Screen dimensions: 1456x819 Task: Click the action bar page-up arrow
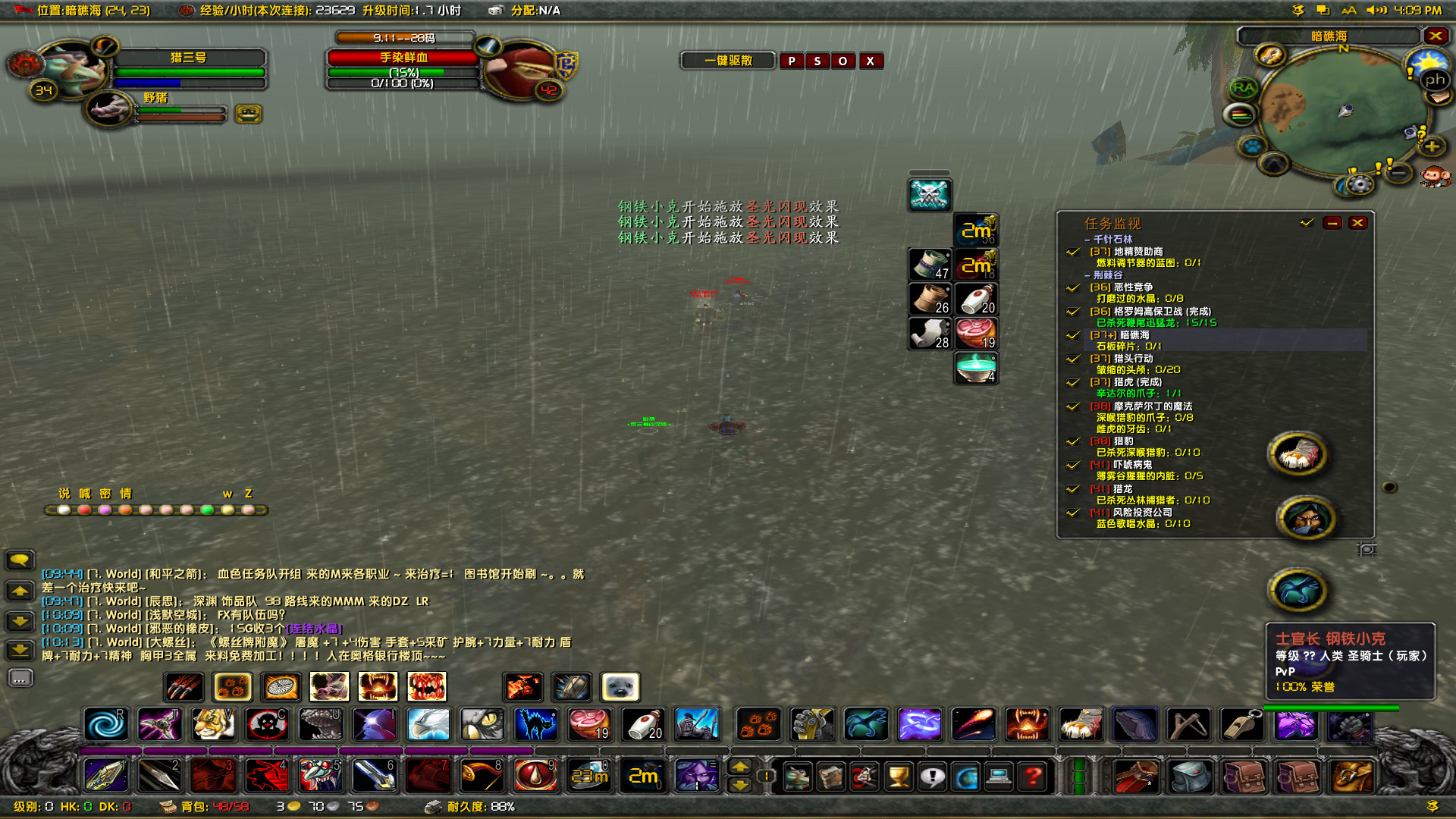(x=739, y=767)
